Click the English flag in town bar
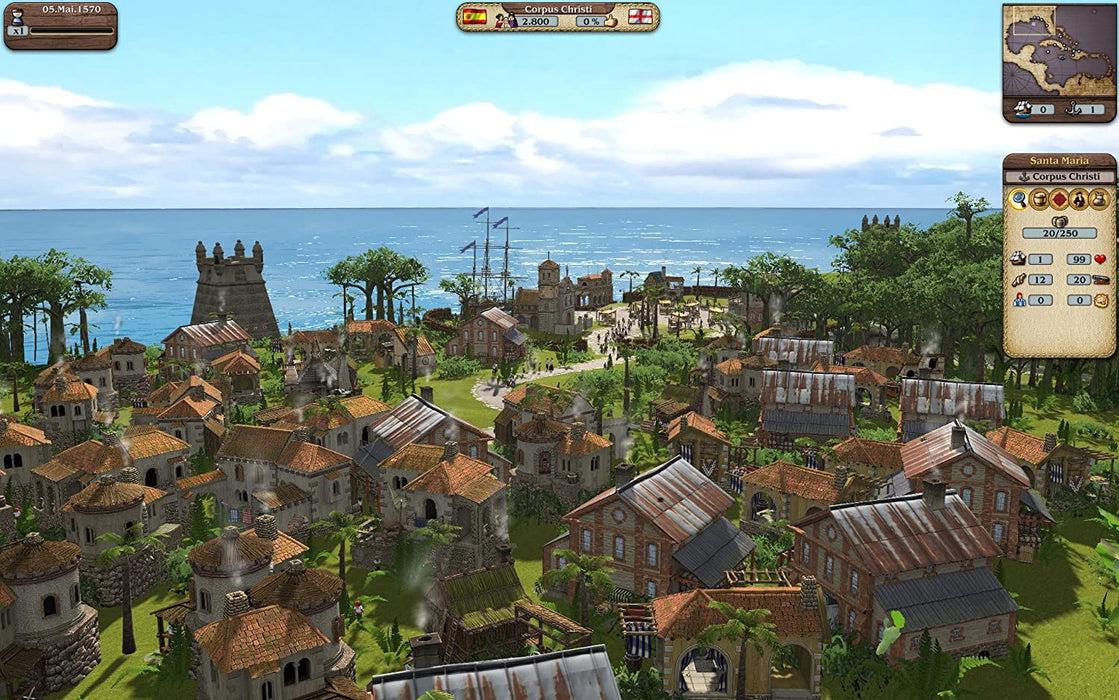 pos(641,17)
